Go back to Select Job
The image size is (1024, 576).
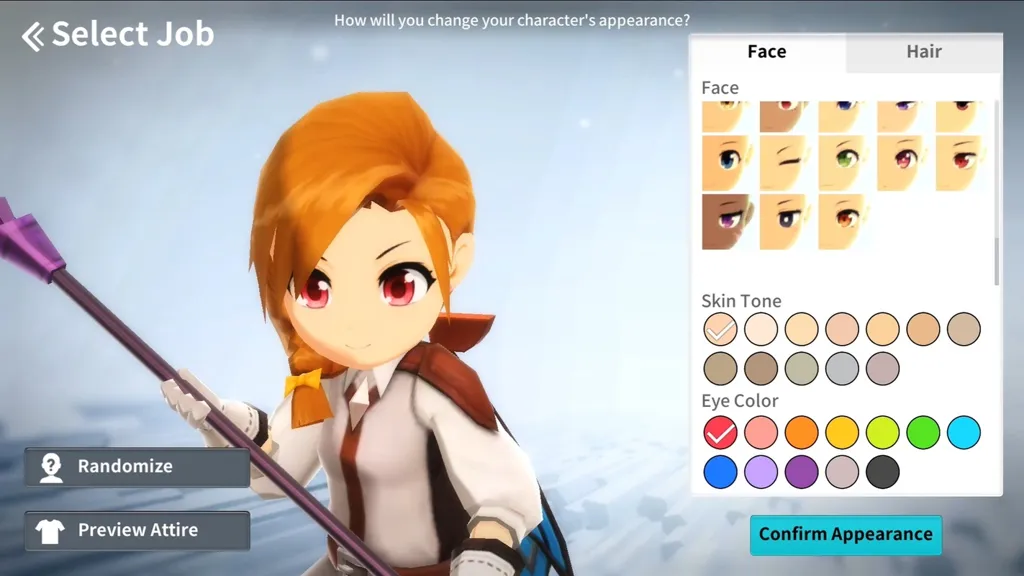tap(118, 35)
